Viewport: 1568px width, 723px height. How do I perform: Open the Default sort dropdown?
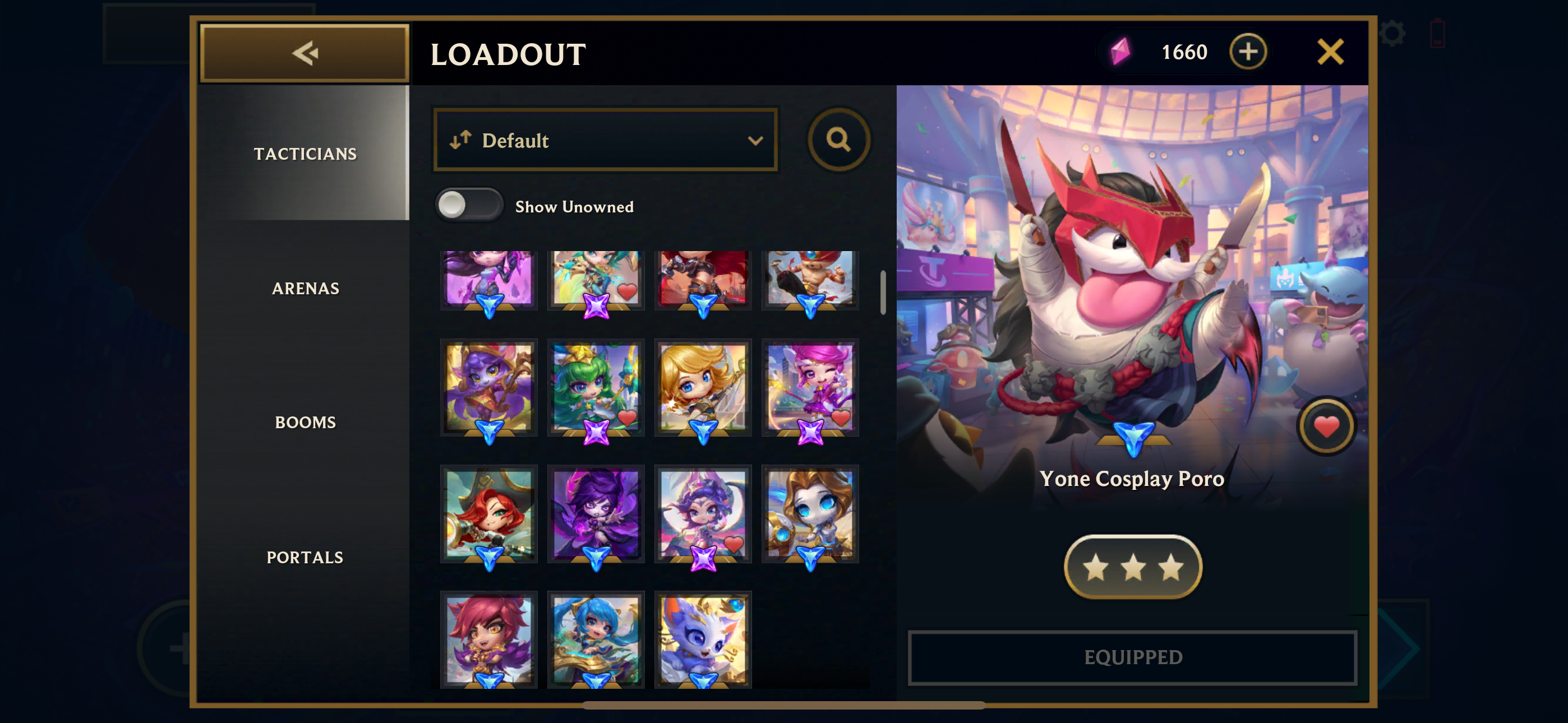pyautogui.click(x=605, y=141)
